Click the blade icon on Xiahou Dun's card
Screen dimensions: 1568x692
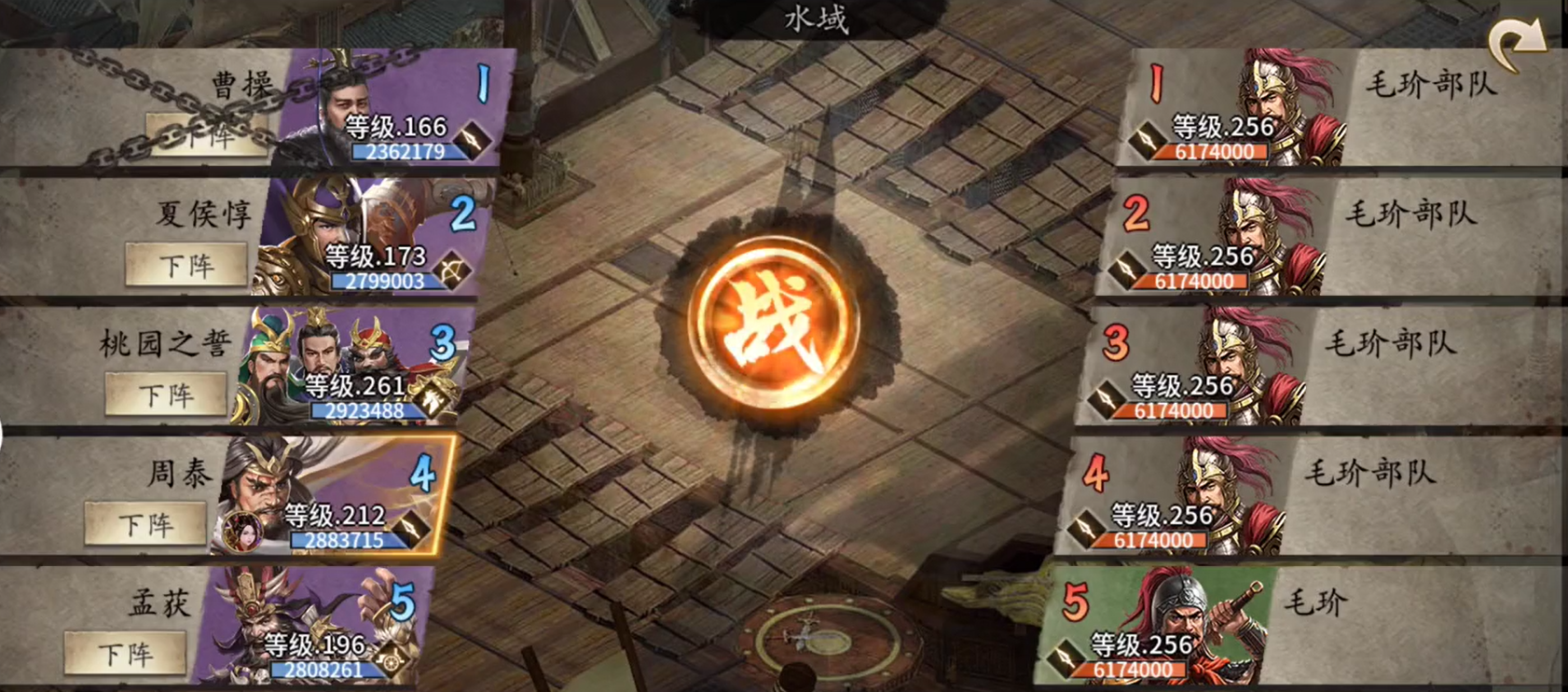pos(454,269)
